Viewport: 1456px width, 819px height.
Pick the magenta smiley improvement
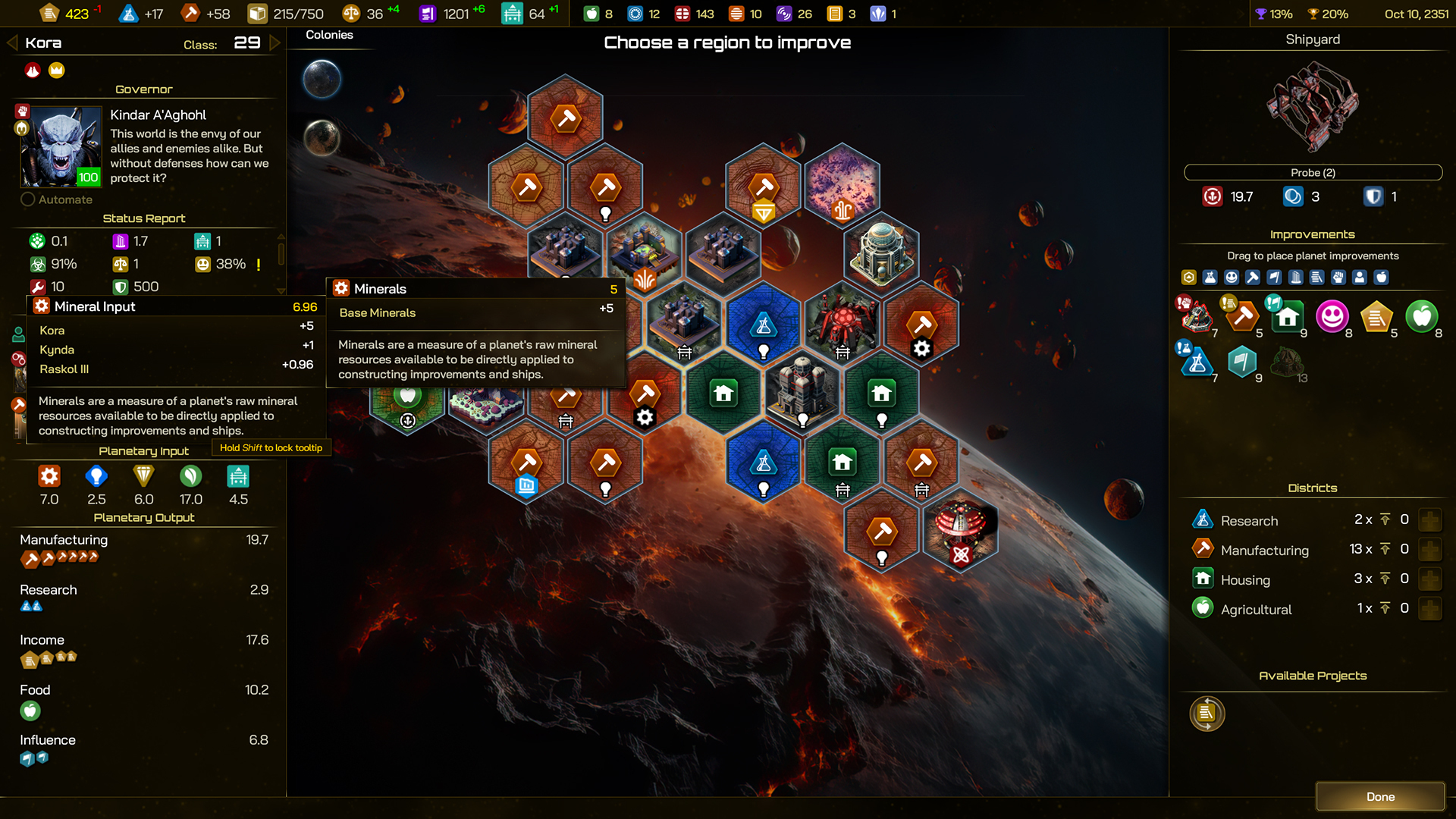[x=1332, y=316]
